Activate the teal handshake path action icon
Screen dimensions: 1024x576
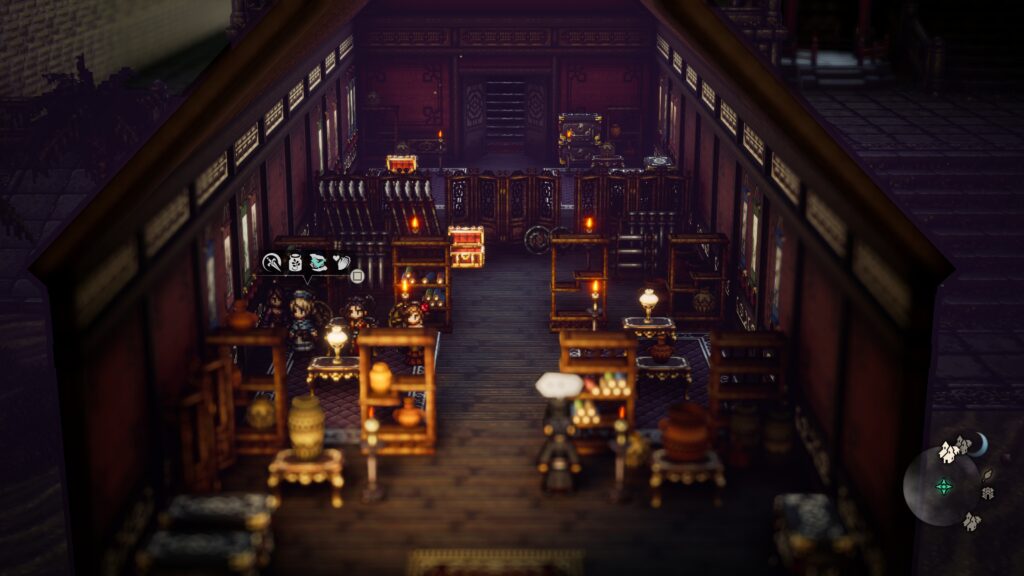tap(317, 262)
